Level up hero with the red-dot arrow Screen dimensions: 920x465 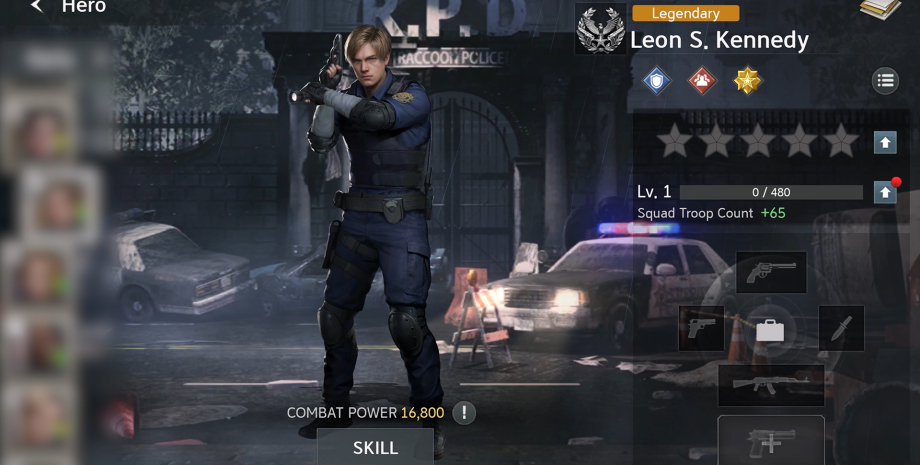(x=885, y=192)
